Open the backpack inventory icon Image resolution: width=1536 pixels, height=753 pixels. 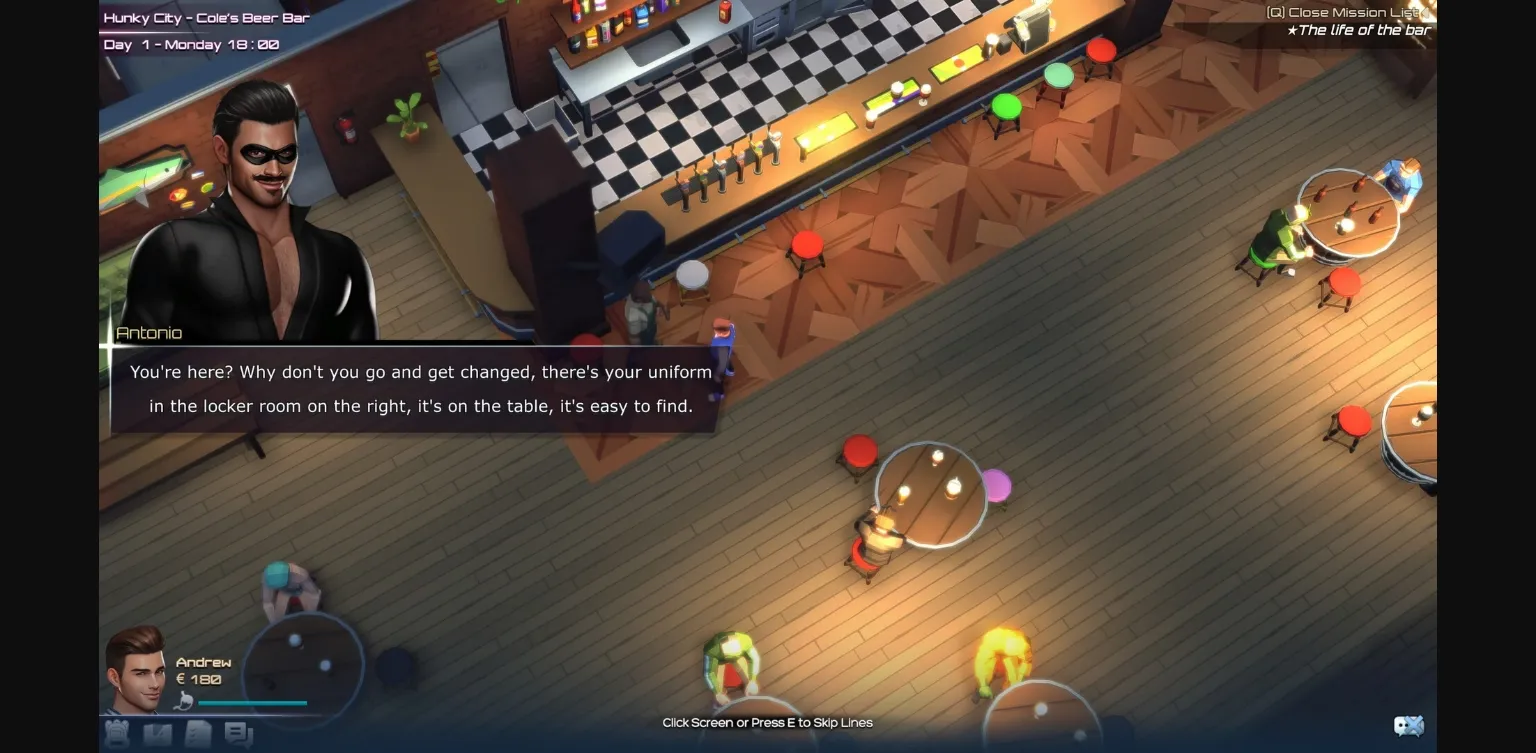[116, 733]
